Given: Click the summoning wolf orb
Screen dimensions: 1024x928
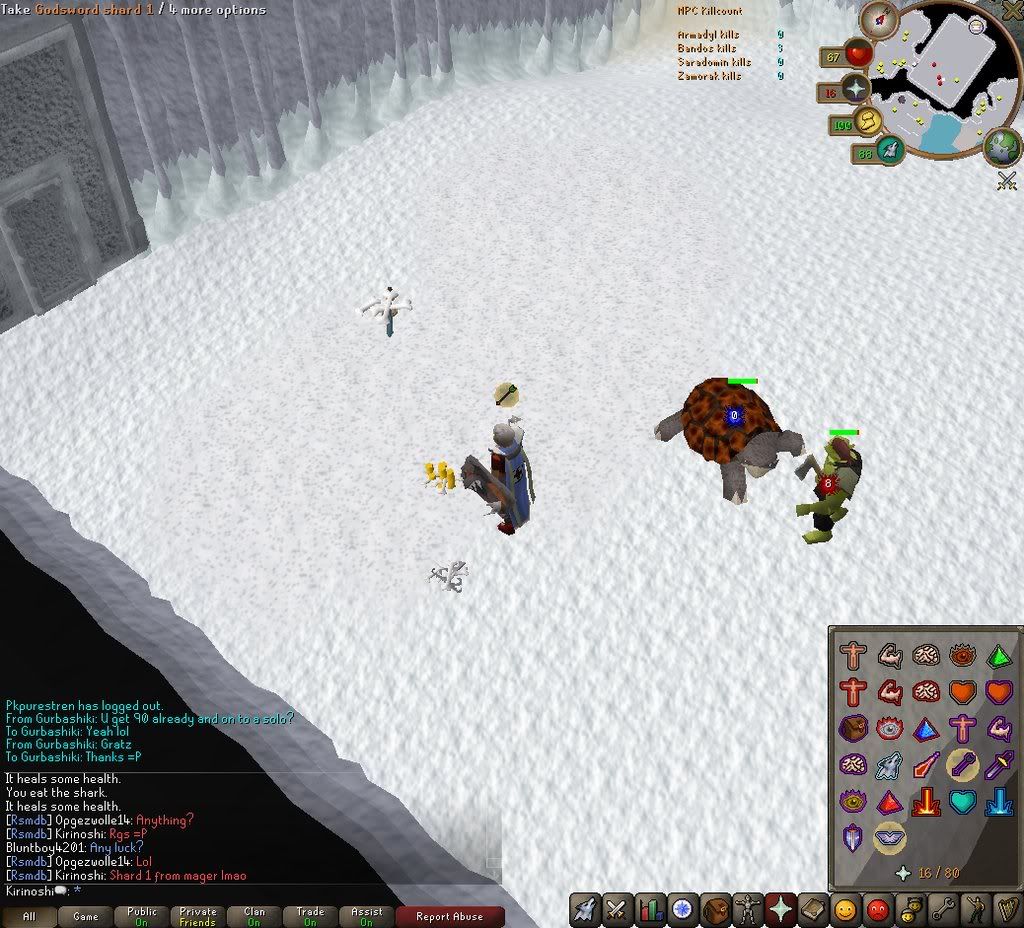Looking at the screenshot, I should [888, 151].
